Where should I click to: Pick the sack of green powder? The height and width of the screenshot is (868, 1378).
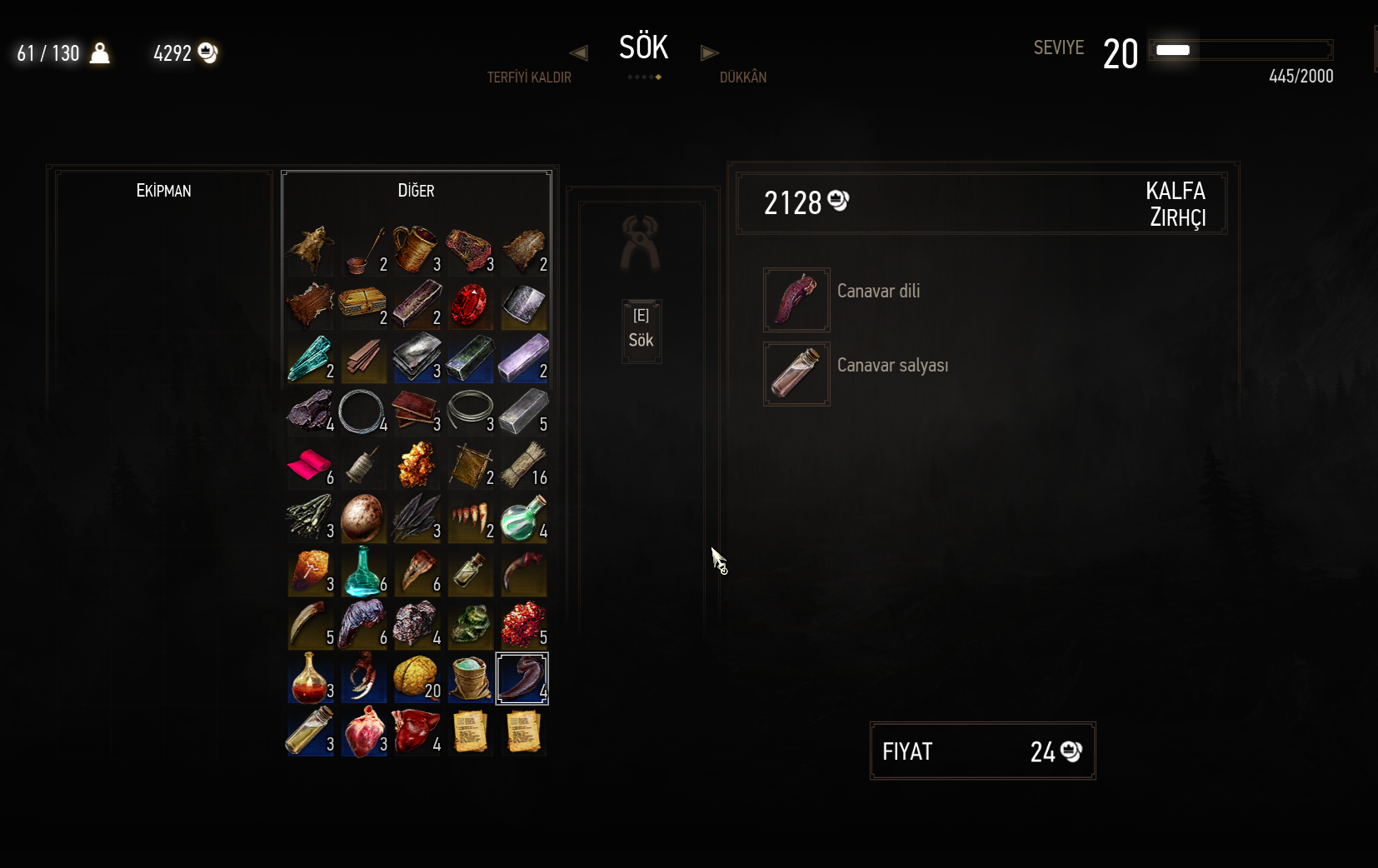tap(469, 678)
